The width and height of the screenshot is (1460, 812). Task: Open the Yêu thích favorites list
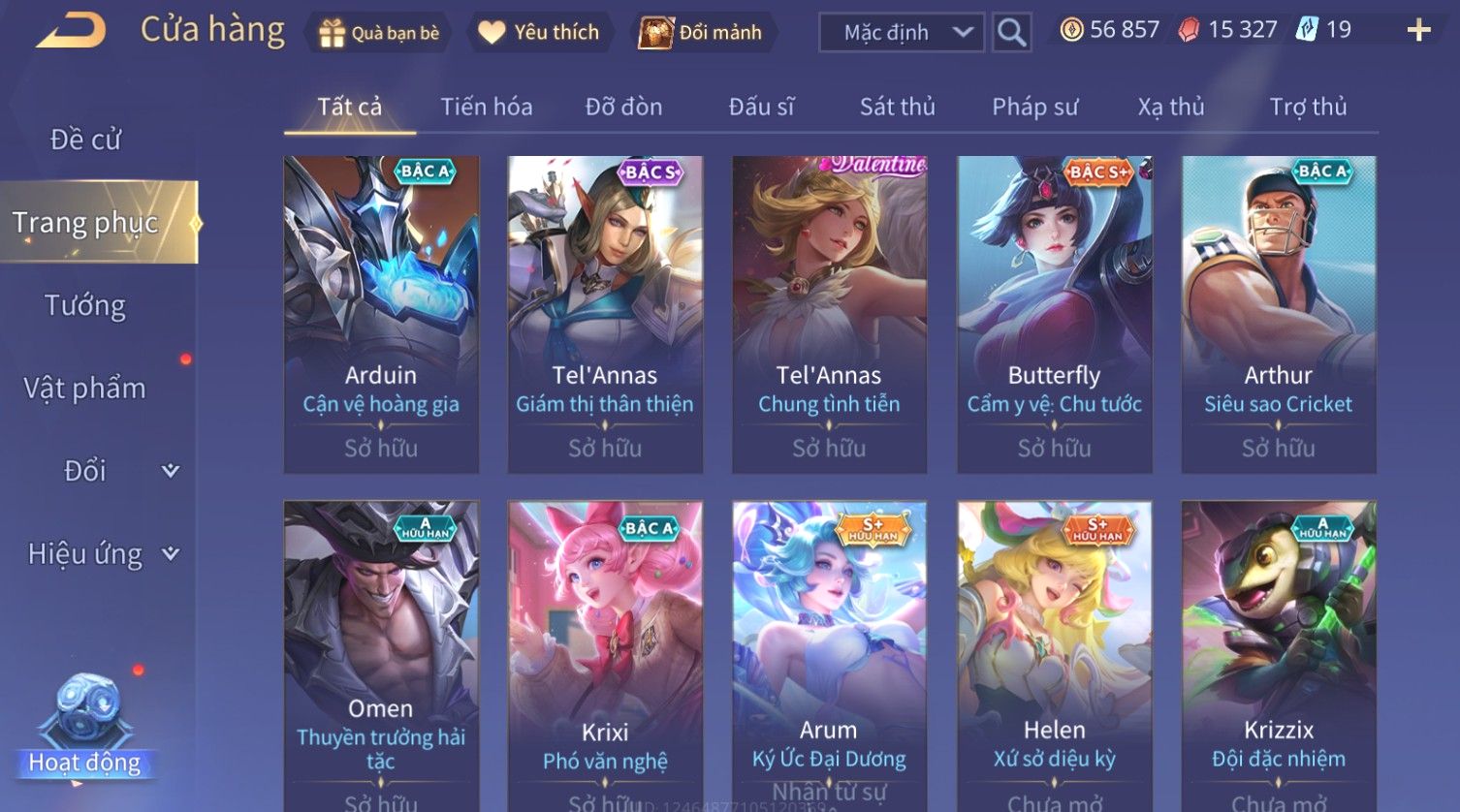point(540,33)
